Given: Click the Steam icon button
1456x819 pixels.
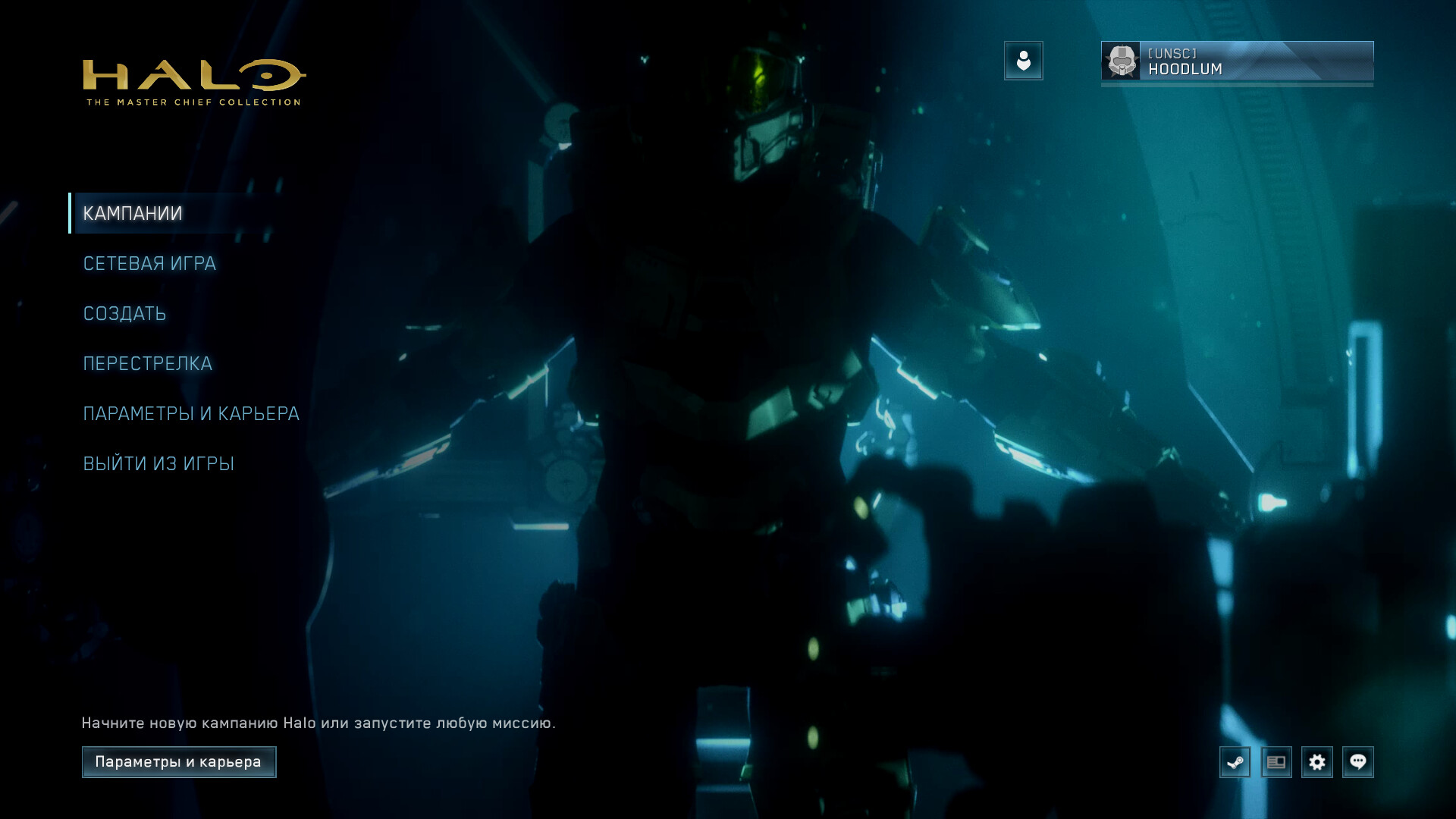Looking at the screenshot, I should 1235,762.
